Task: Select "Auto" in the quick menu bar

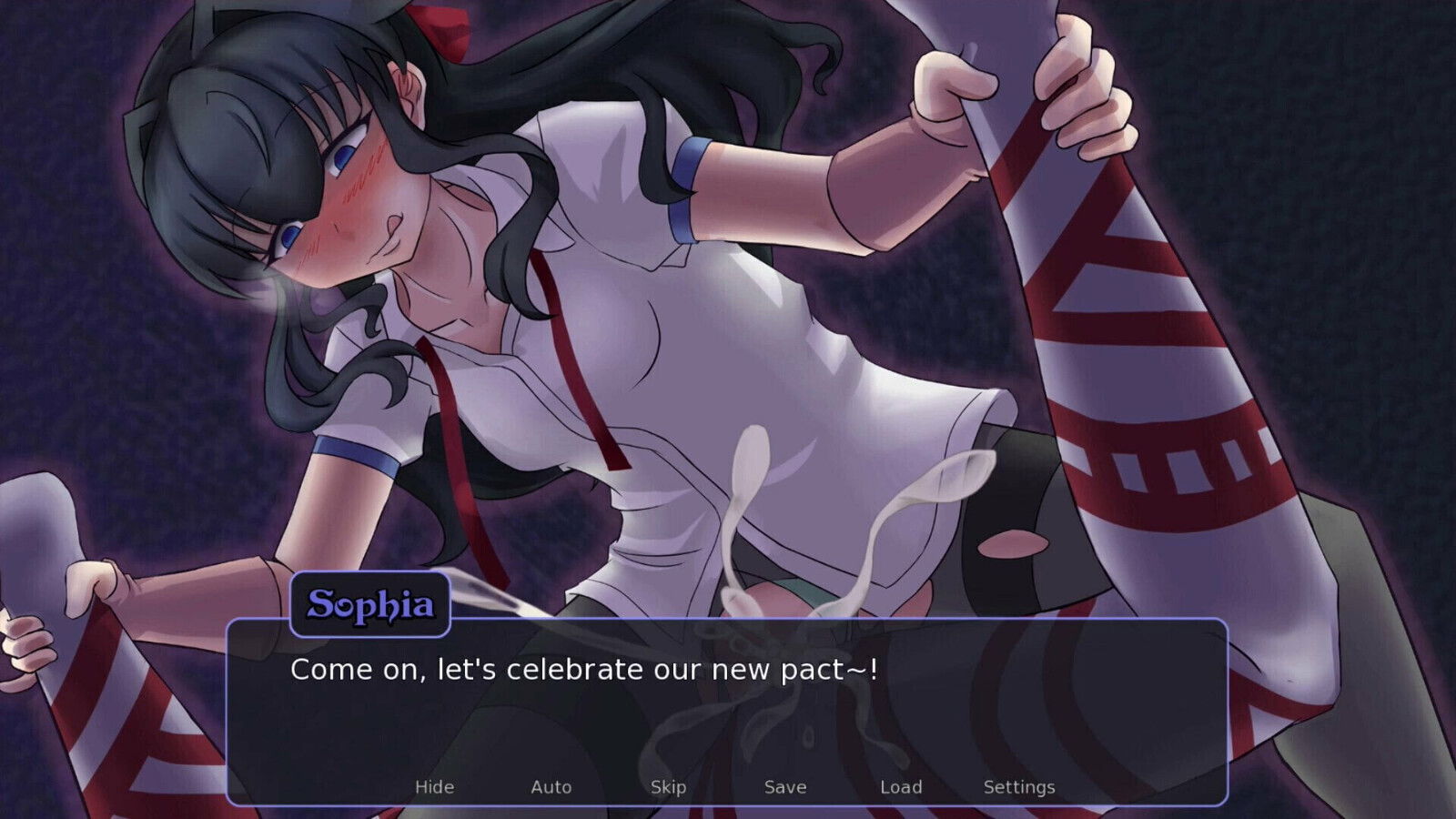Action: point(551,786)
